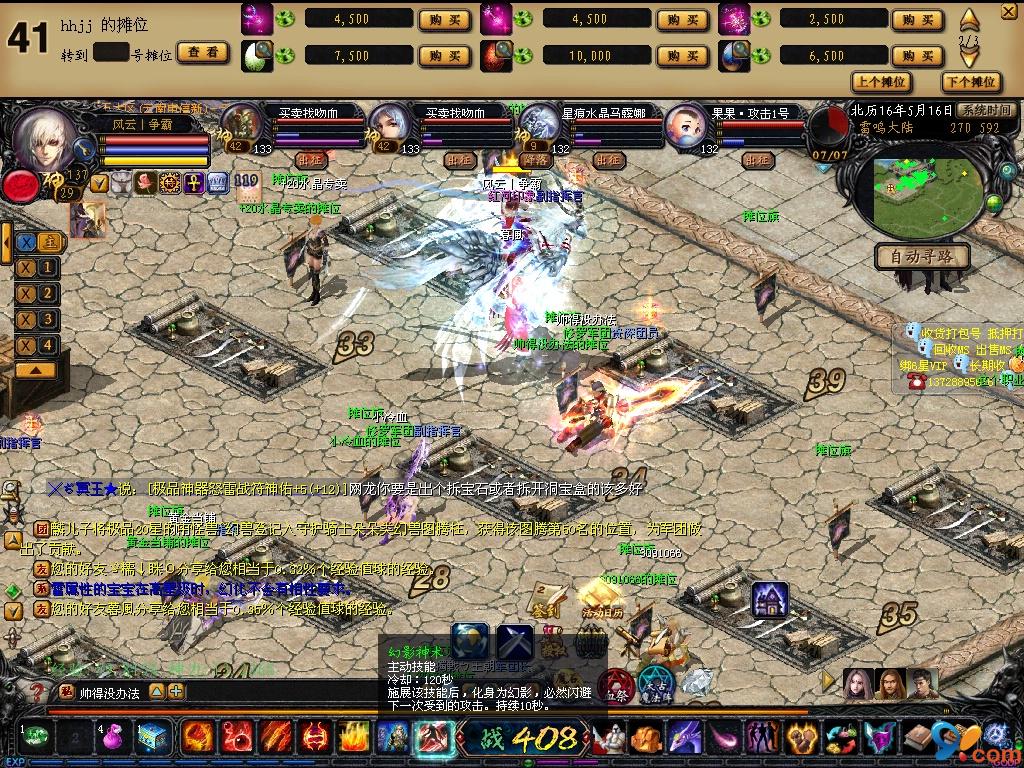Click the haunted house buff icon
The image size is (1024, 768).
[769, 598]
